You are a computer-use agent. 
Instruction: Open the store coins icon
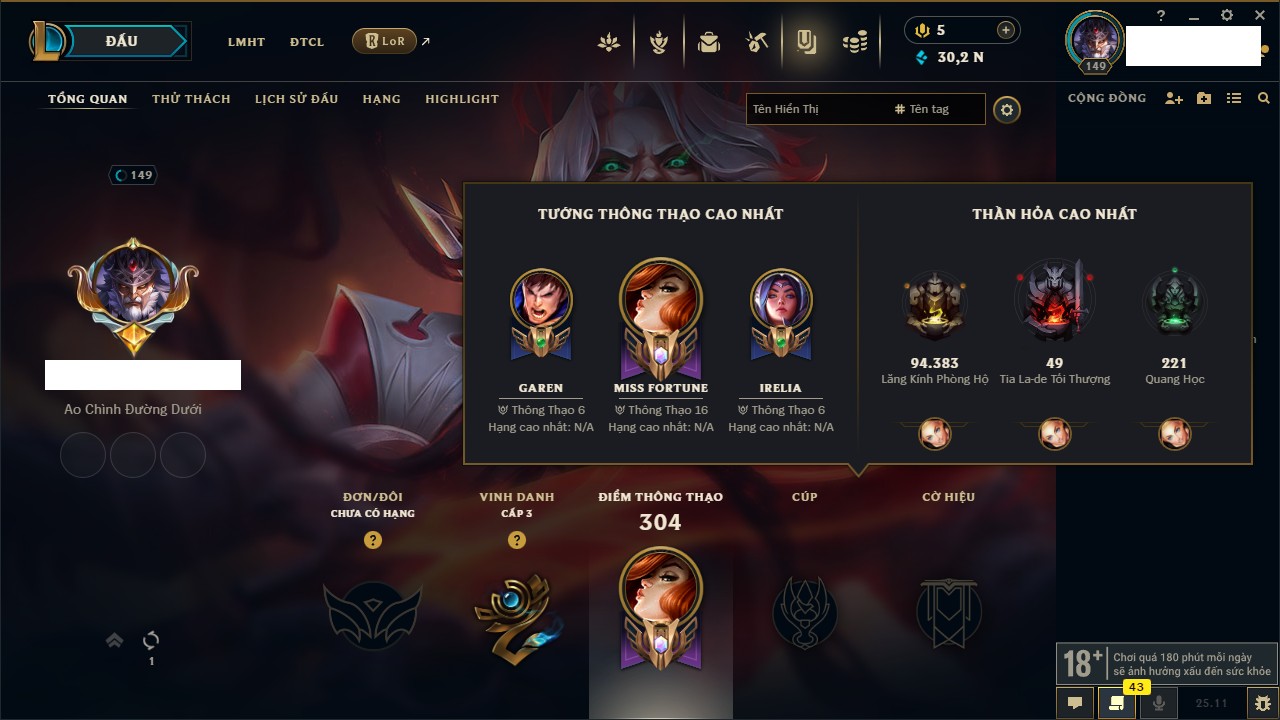coord(854,42)
